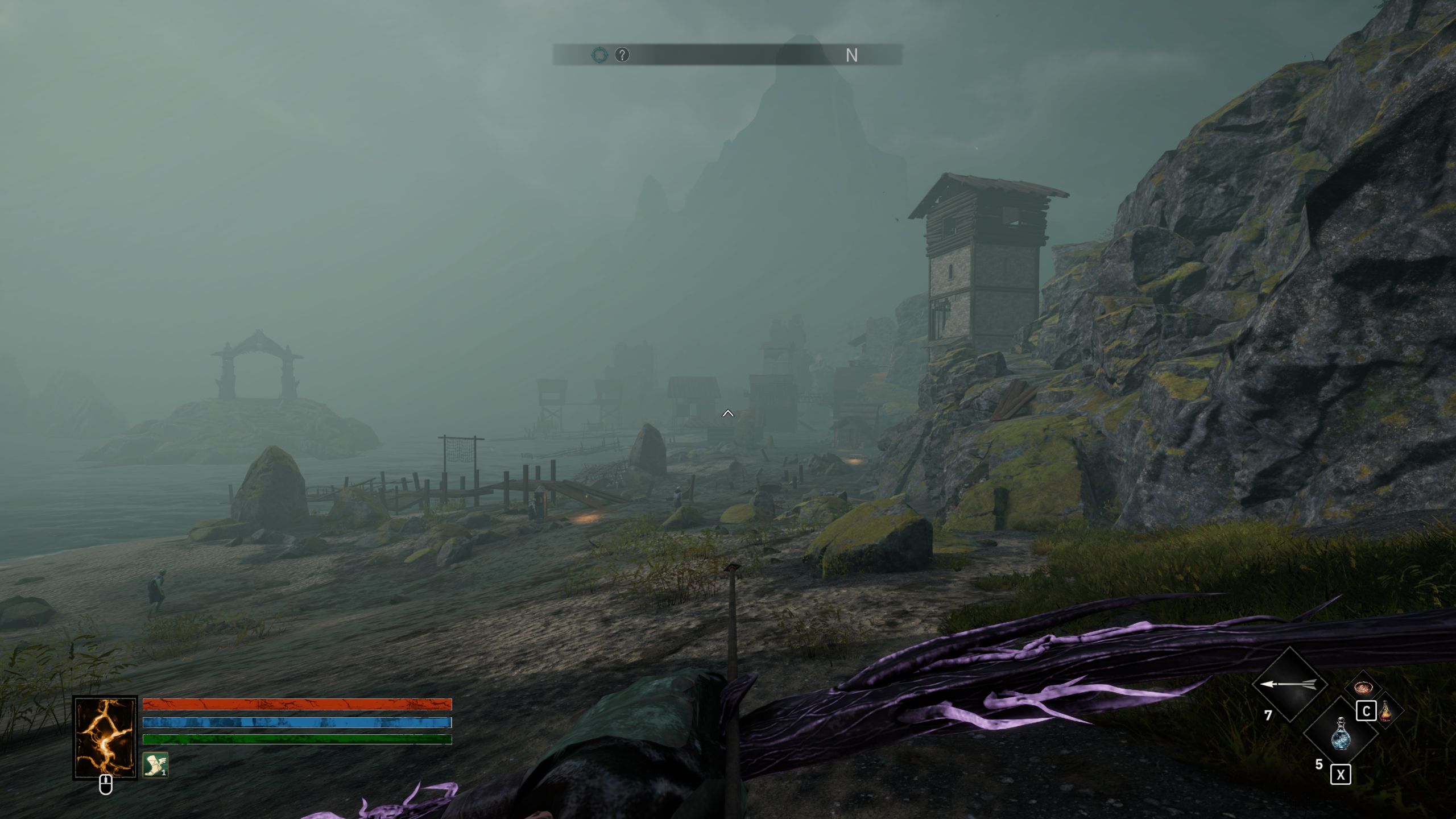The height and width of the screenshot is (819, 1456).
Task: Click the winged boot buff icon
Action: (155, 765)
